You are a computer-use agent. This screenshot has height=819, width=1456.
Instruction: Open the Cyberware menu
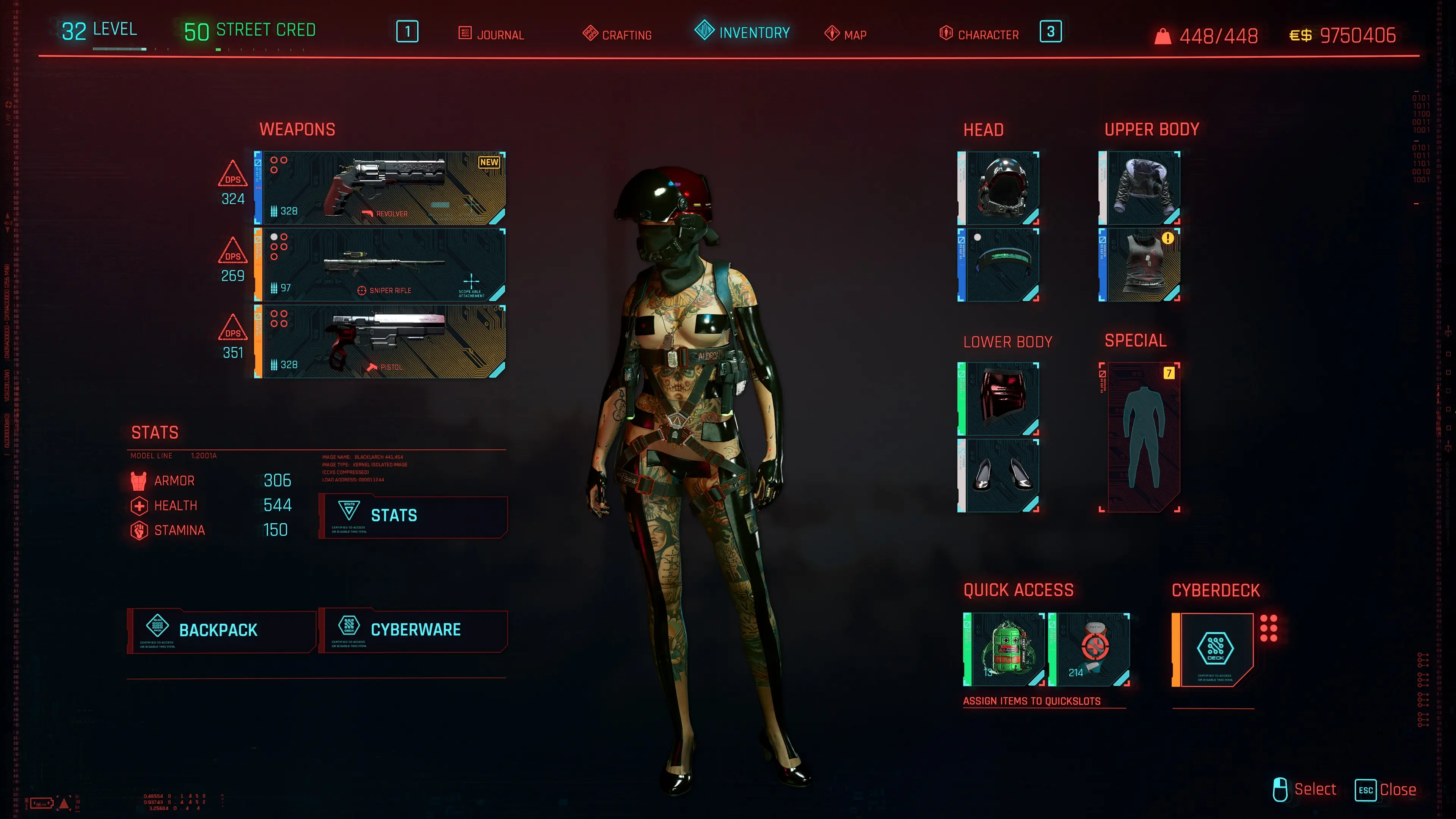point(413,630)
